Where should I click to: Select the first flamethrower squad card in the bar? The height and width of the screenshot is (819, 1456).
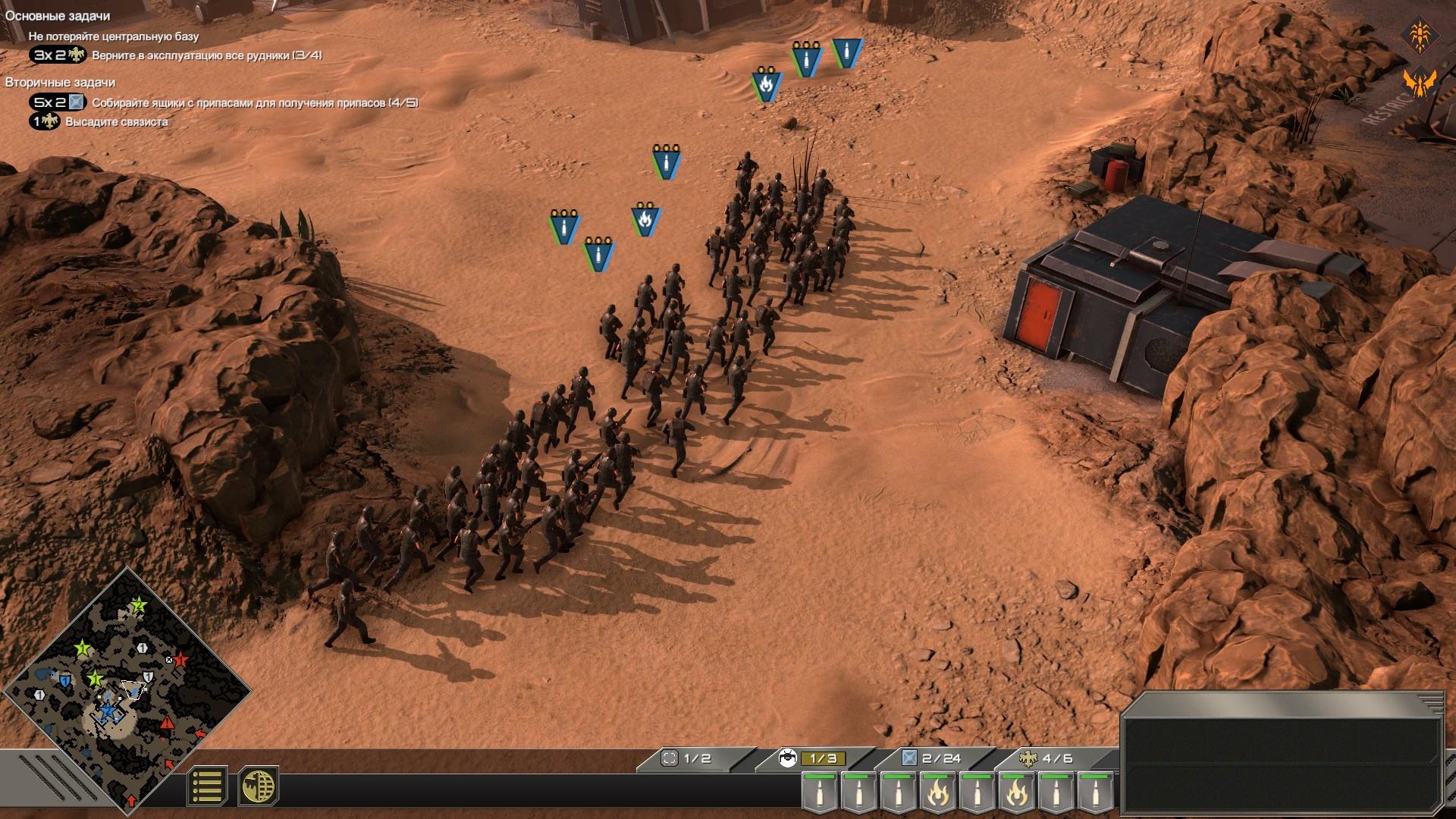click(x=938, y=792)
